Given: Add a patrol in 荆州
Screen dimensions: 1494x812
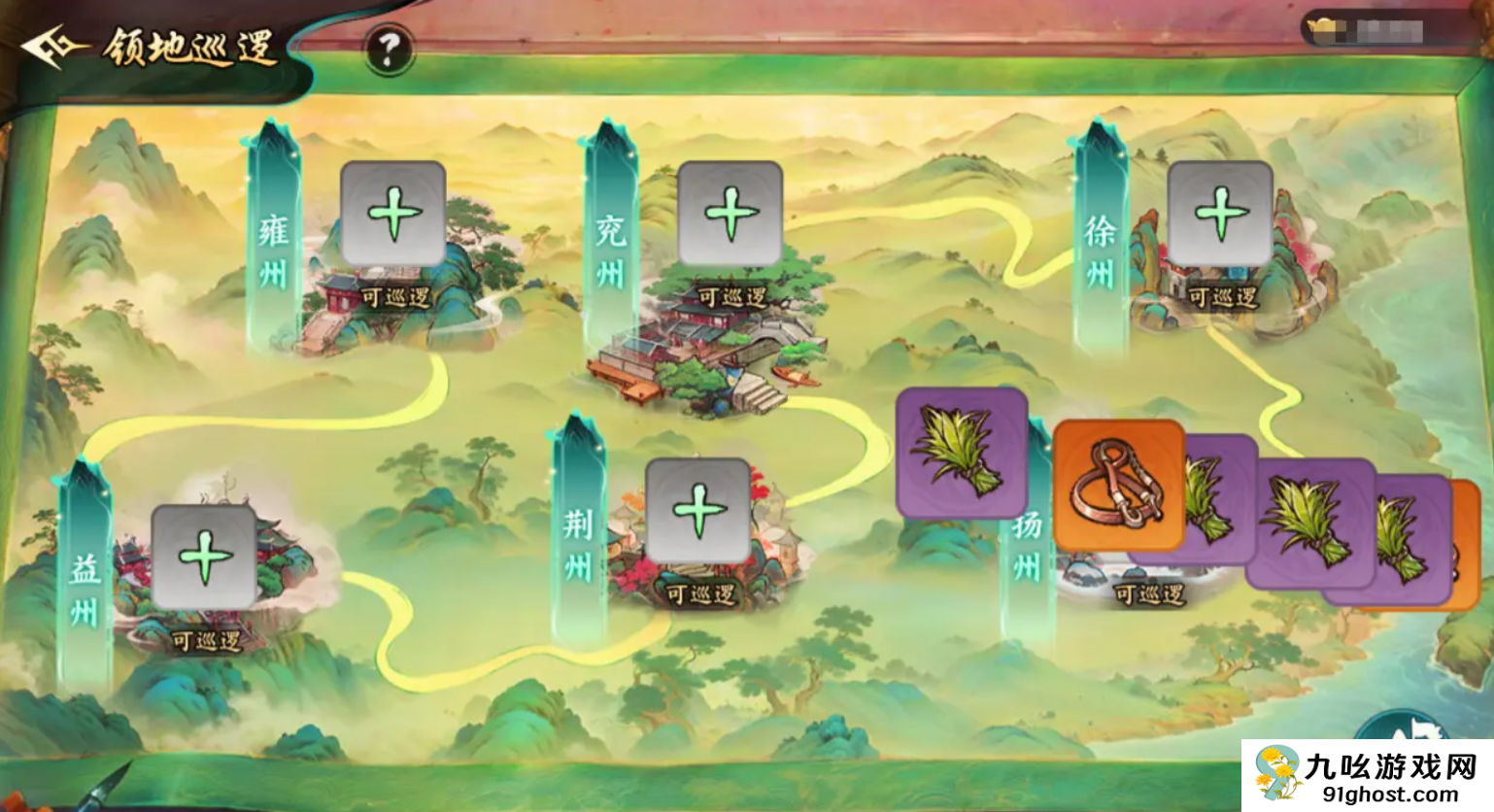Looking at the screenshot, I should coord(697,511).
